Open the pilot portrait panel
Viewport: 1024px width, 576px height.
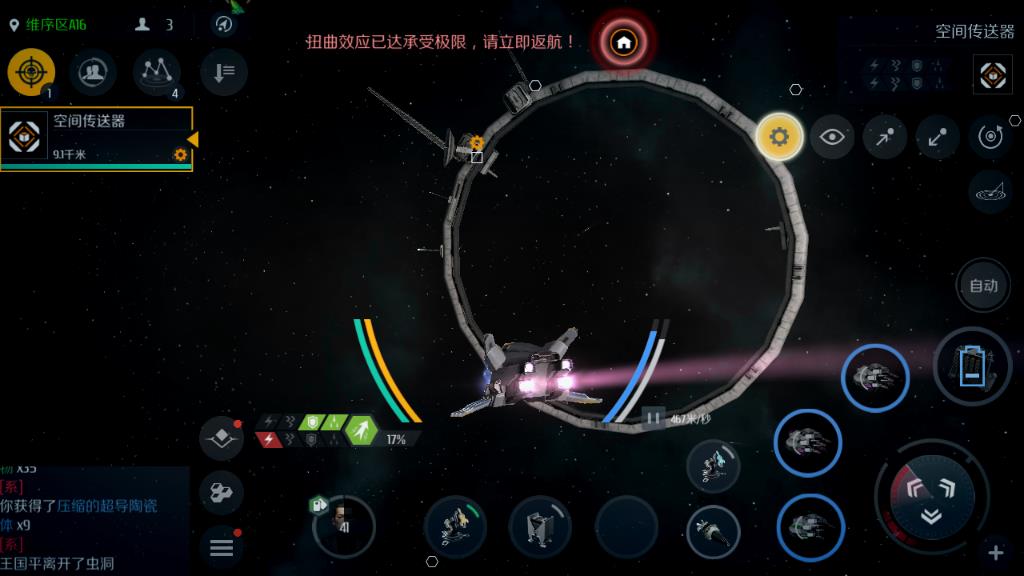point(343,524)
